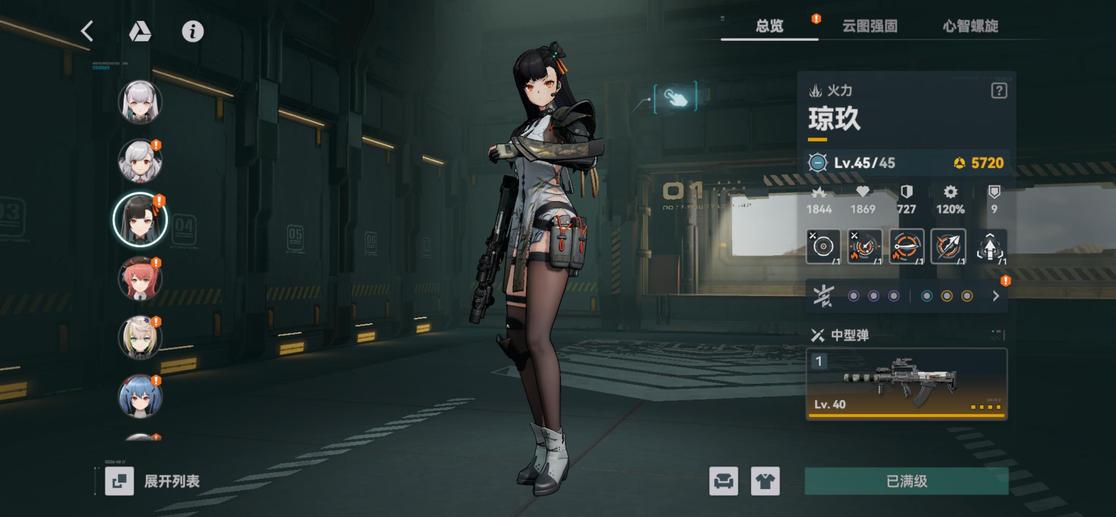Go back with the left arrow button
The image size is (1116, 517).
coord(87,31)
